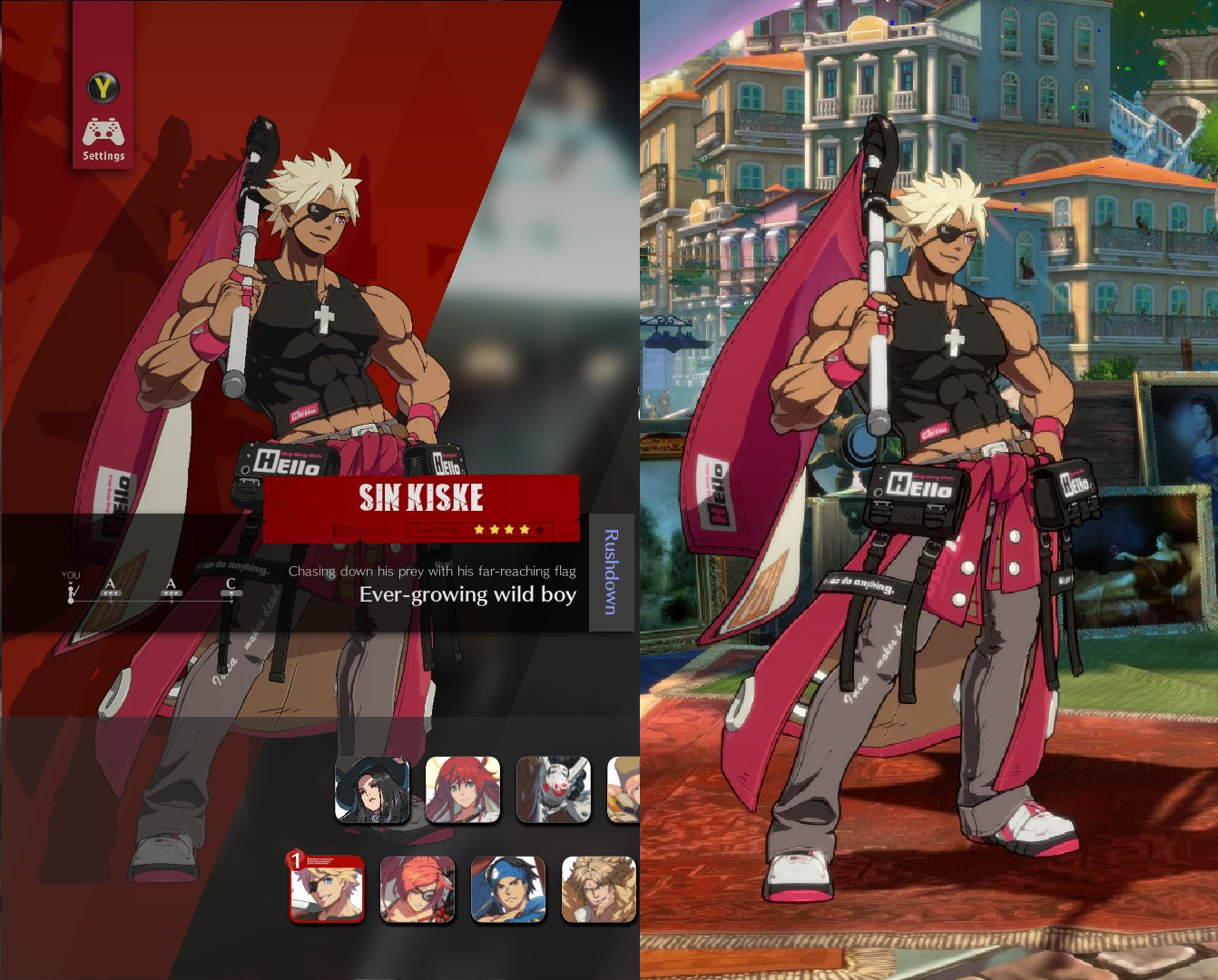Click the Ever-growing wild boy title
The image size is (1218, 980).
pyautogui.click(x=468, y=595)
